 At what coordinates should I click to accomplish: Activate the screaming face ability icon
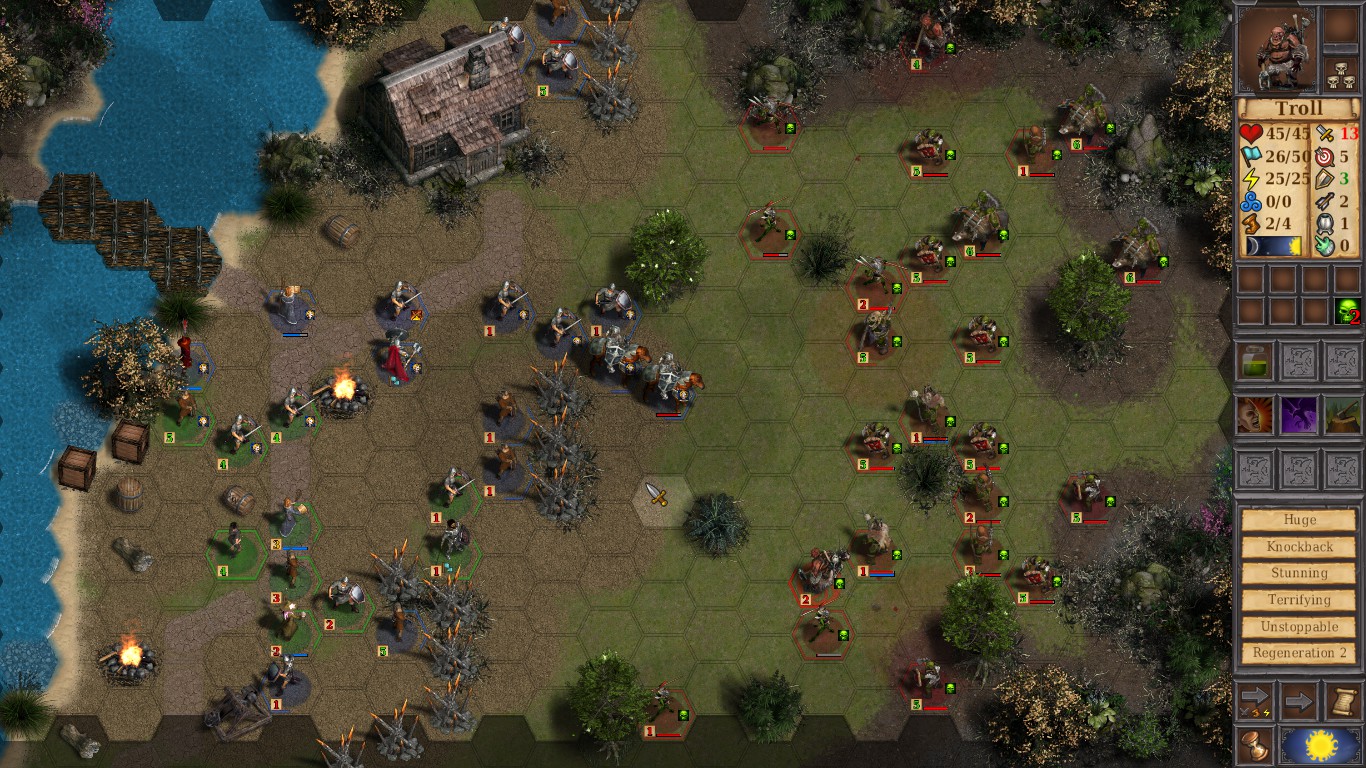1252,414
